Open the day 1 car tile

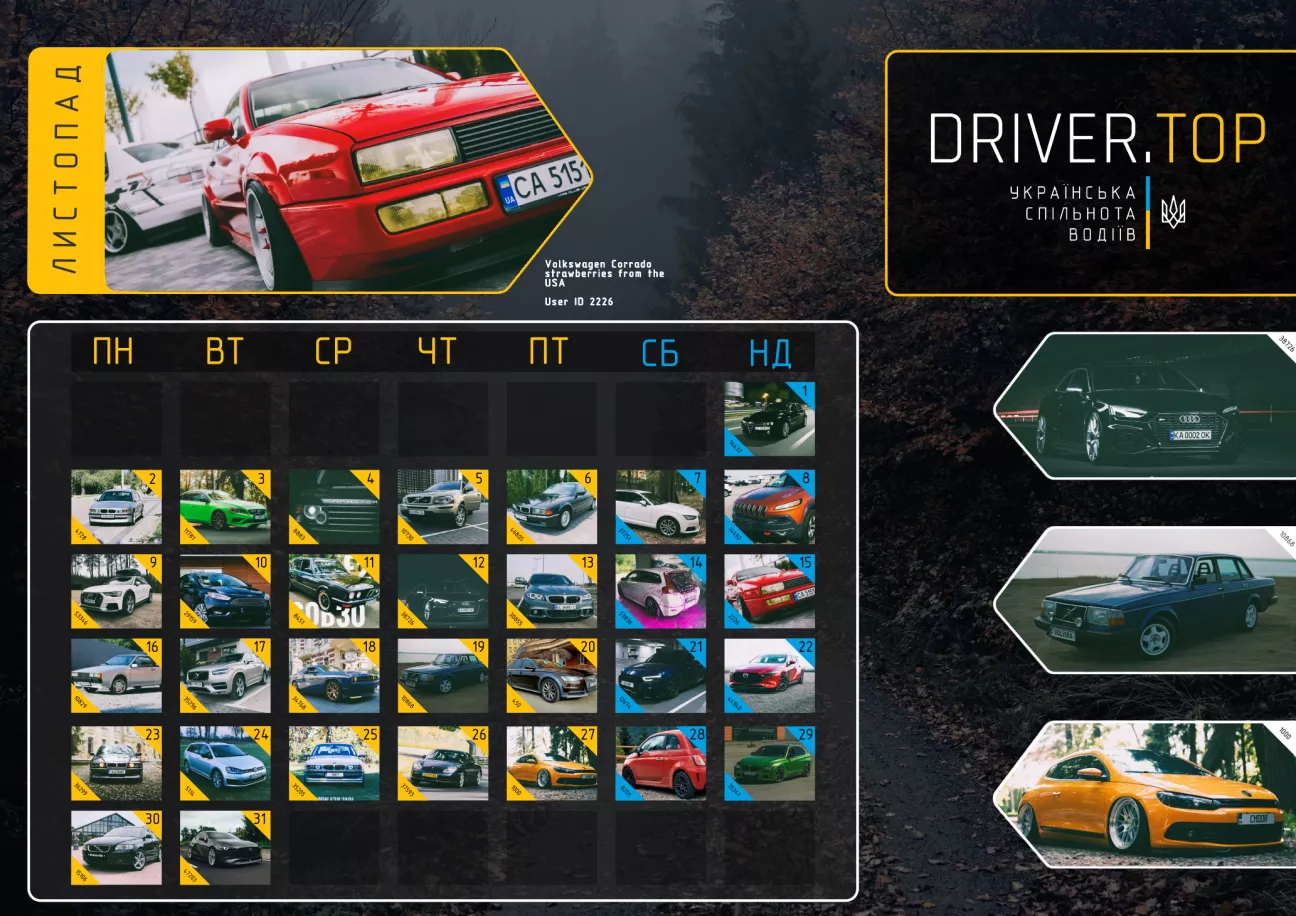point(768,419)
